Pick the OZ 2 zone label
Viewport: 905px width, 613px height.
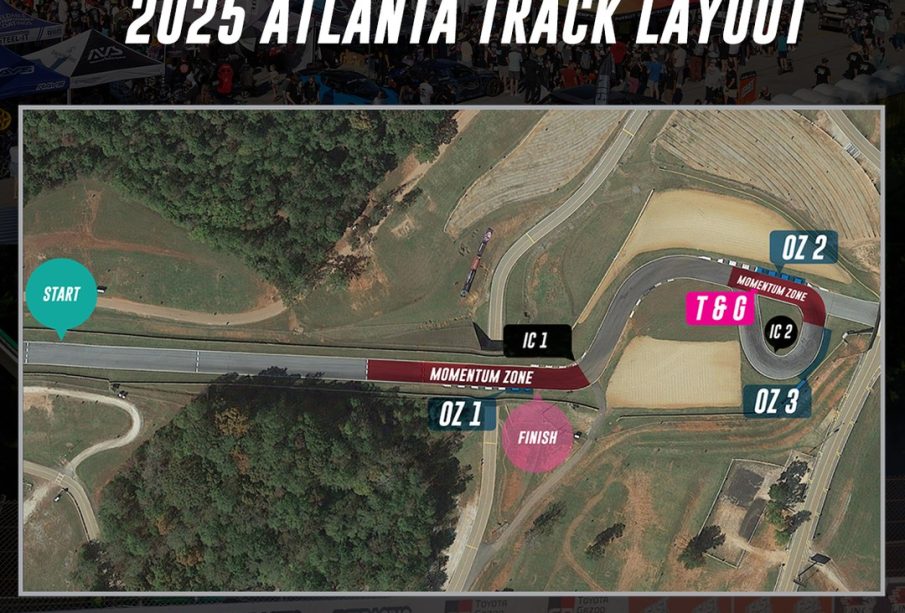pos(803,248)
